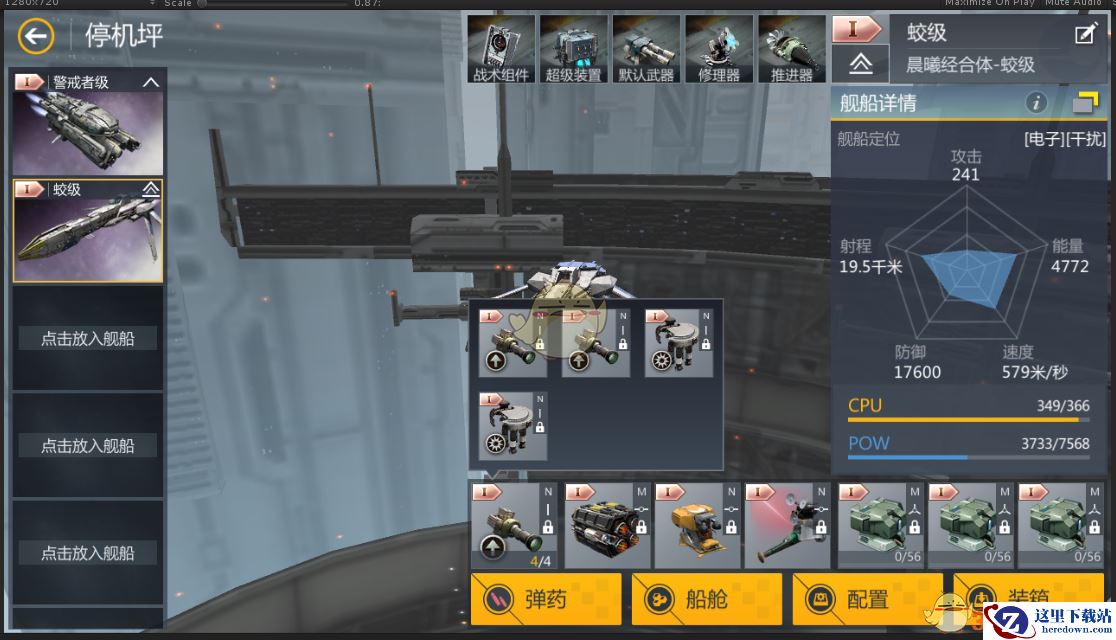This screenshot has height=640, width=1116.
Task: Toggle the yellow overlapping-windows view icon
Action: 1085,102
